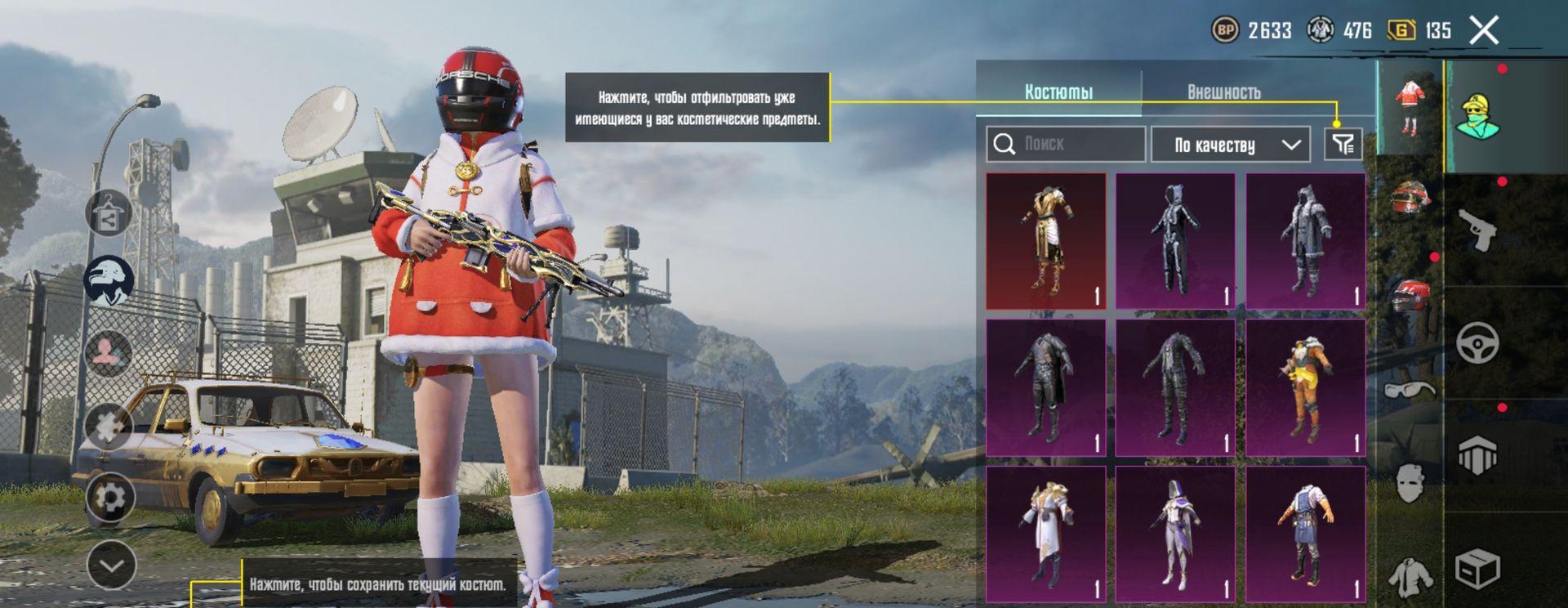Click the Поиск search field
Viewport: 1568px width, 608px height.
(x=1065, y=144)
